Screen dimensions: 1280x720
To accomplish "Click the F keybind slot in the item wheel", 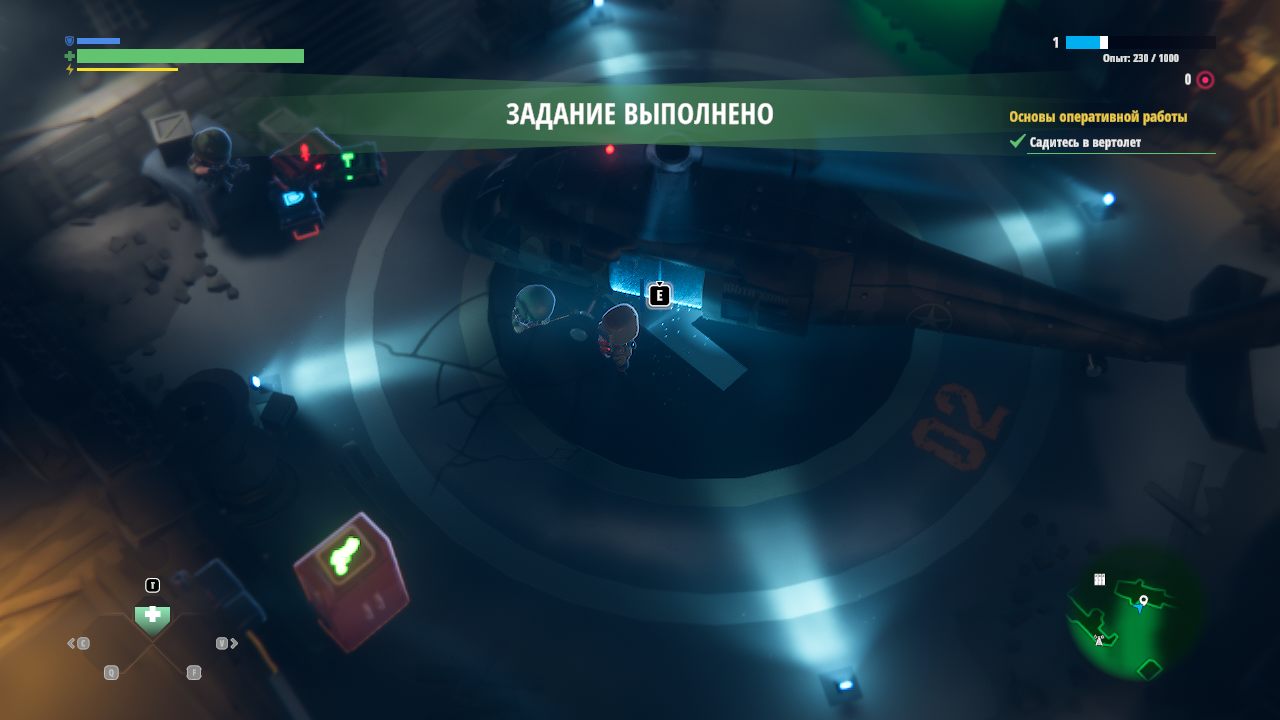I will (x=194, y=672).
